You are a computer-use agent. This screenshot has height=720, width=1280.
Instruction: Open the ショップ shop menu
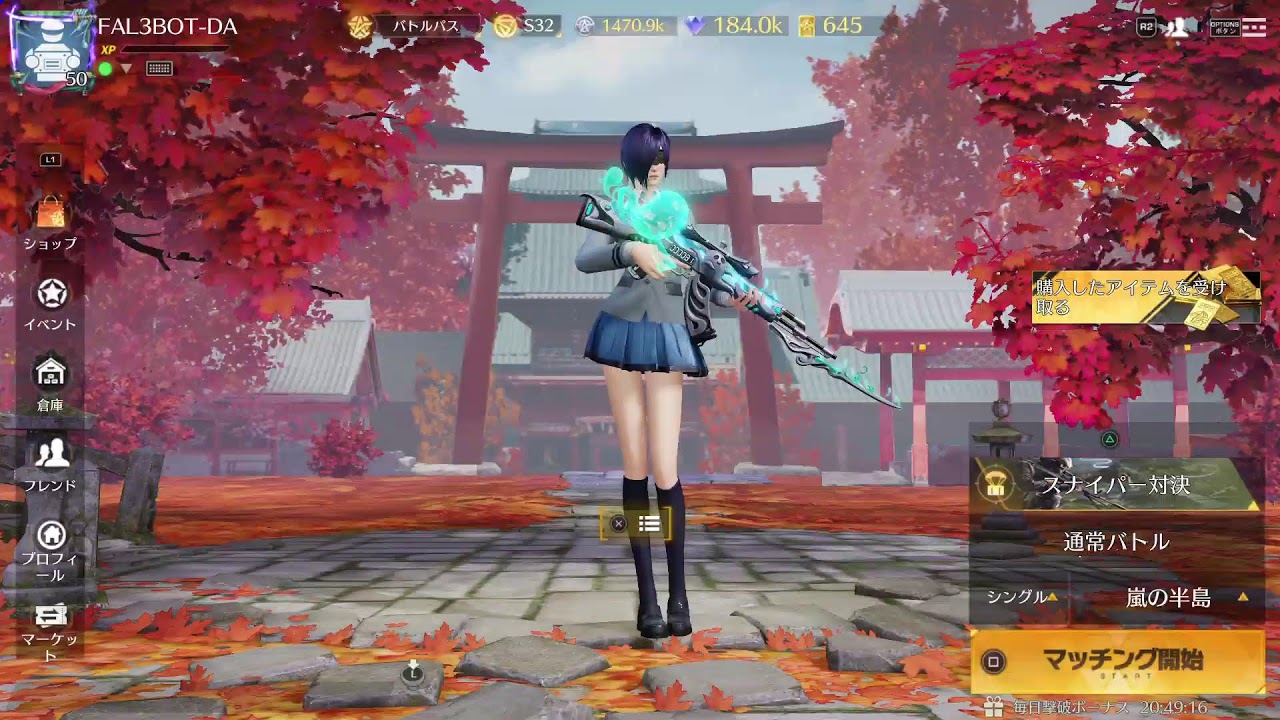point(50,222)
